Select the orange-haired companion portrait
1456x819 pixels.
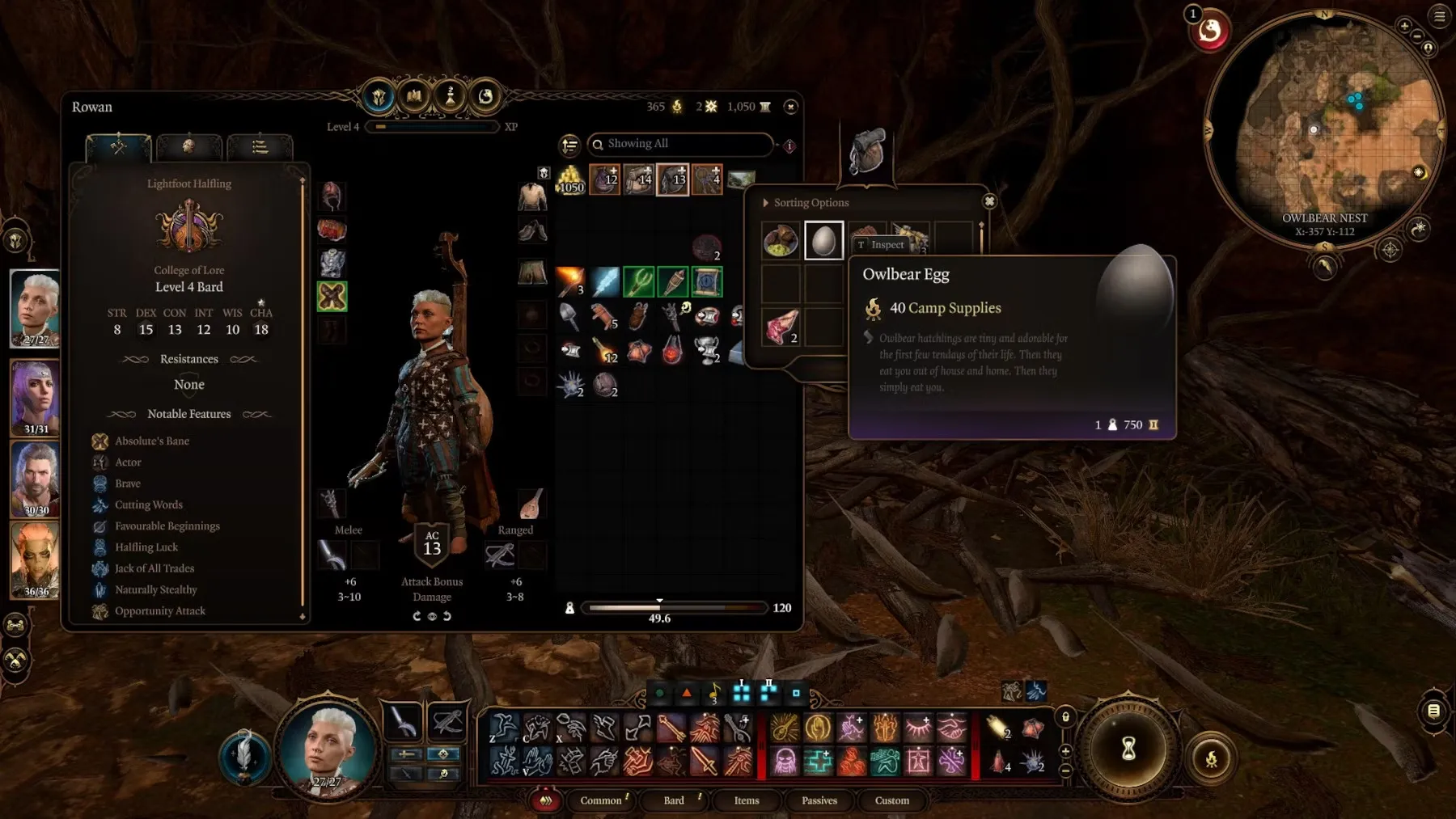(35, 559)
